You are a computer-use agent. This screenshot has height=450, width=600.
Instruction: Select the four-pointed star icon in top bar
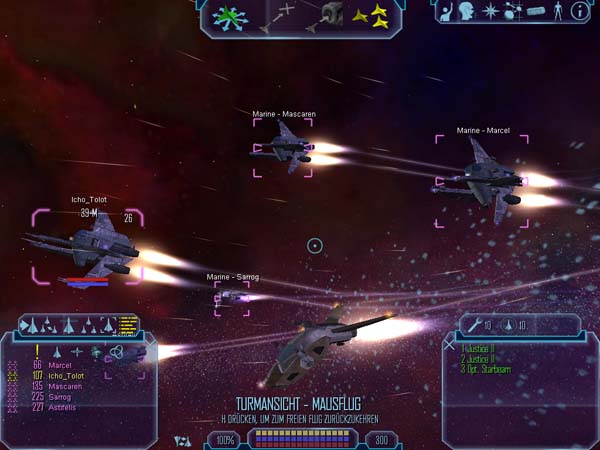coord(491,12)
